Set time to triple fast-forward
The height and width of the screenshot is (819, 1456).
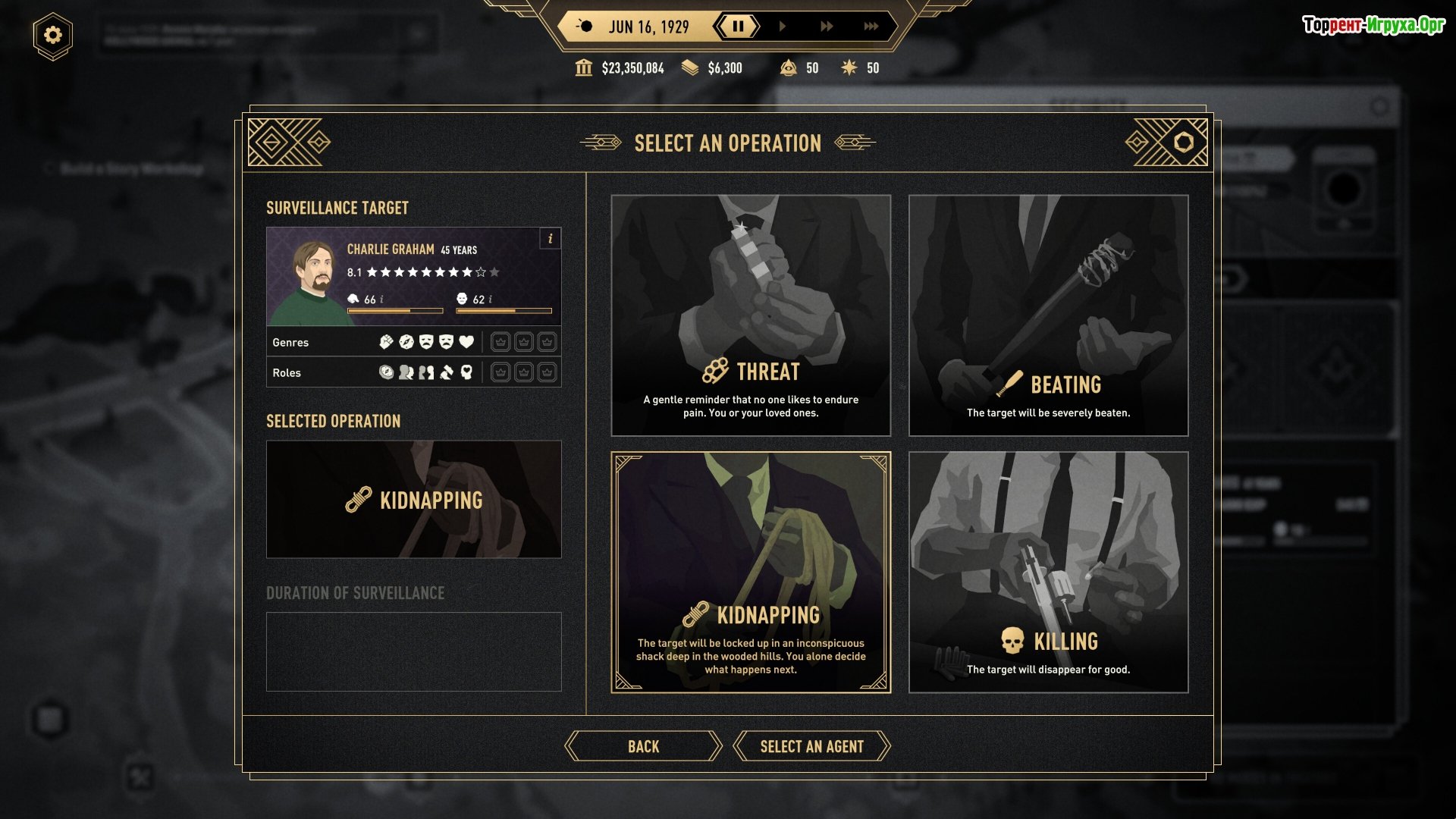tap(871, 27)
